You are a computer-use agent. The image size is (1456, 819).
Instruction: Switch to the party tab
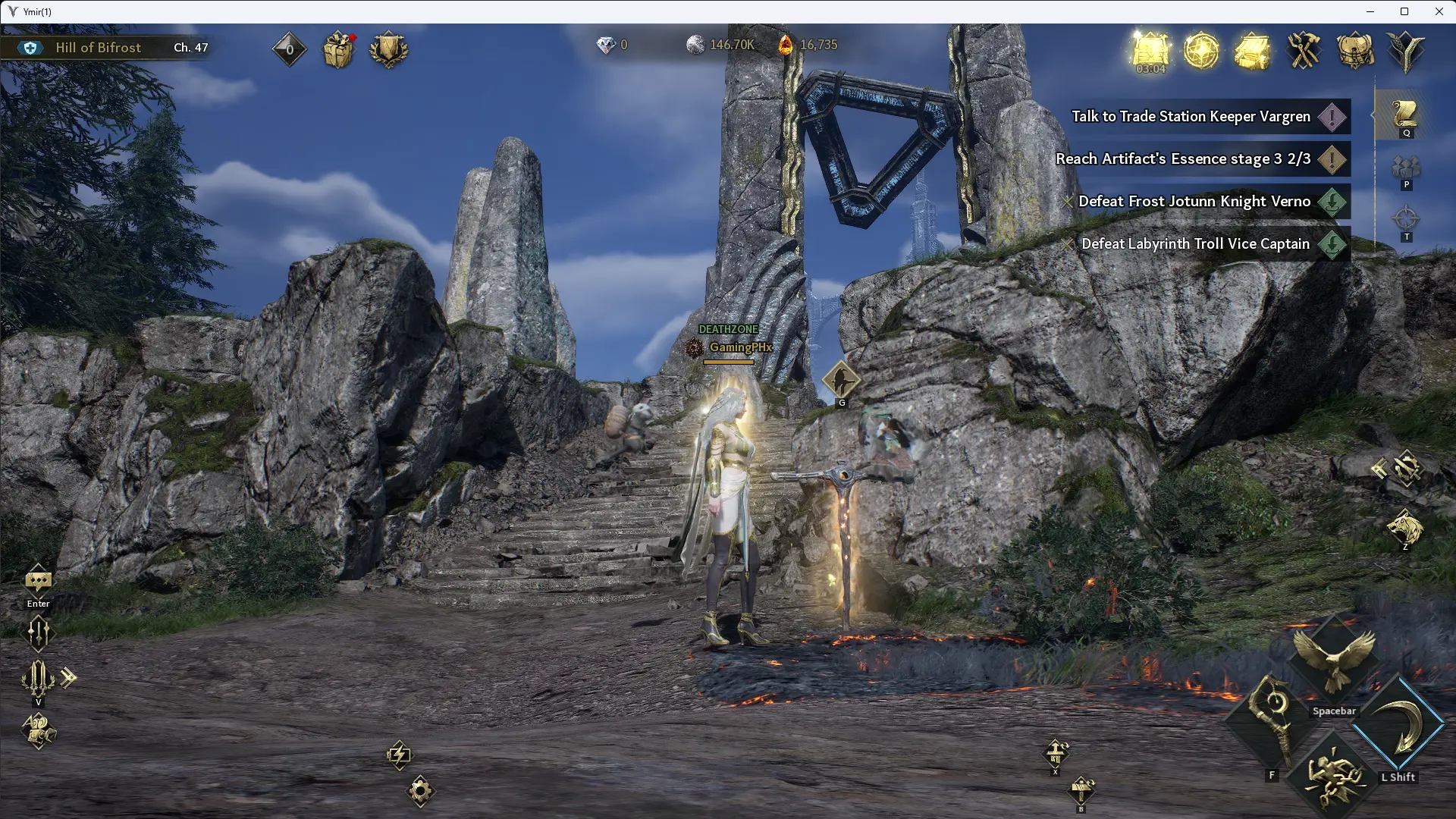click(1405, 168)
